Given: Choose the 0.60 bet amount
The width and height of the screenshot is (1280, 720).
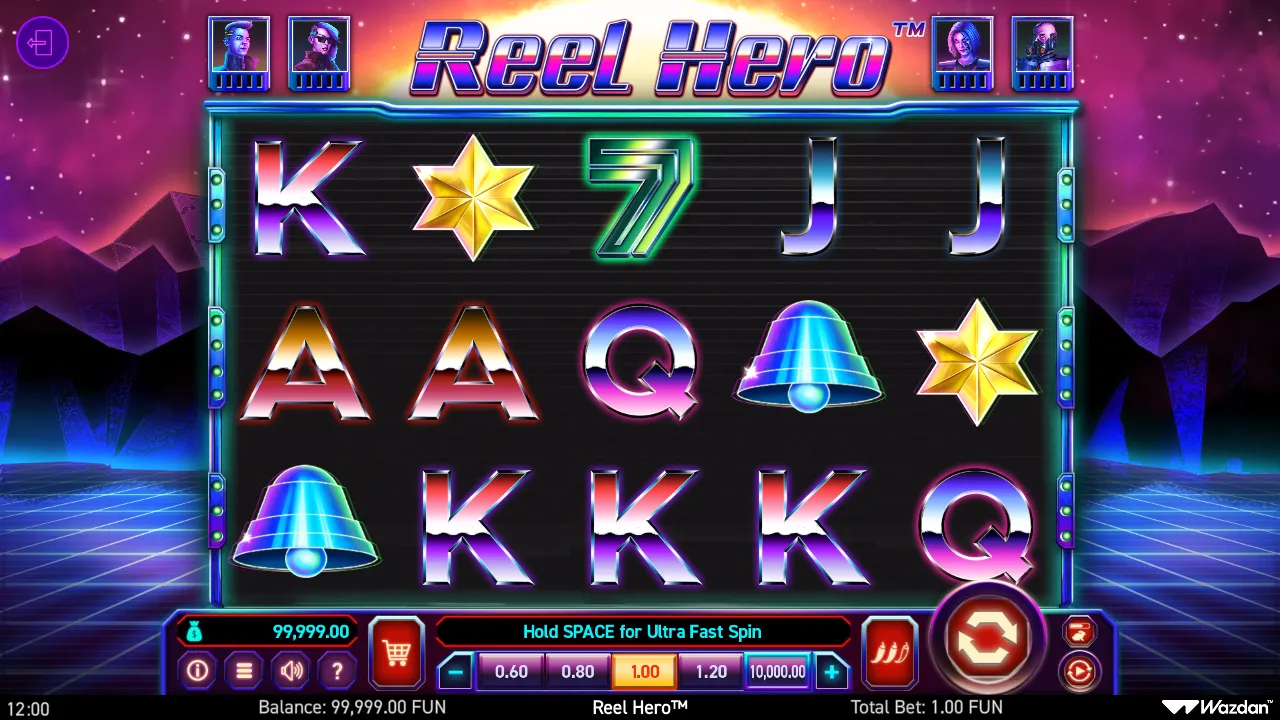Looking at the screenshot, I should coord(512,672).
